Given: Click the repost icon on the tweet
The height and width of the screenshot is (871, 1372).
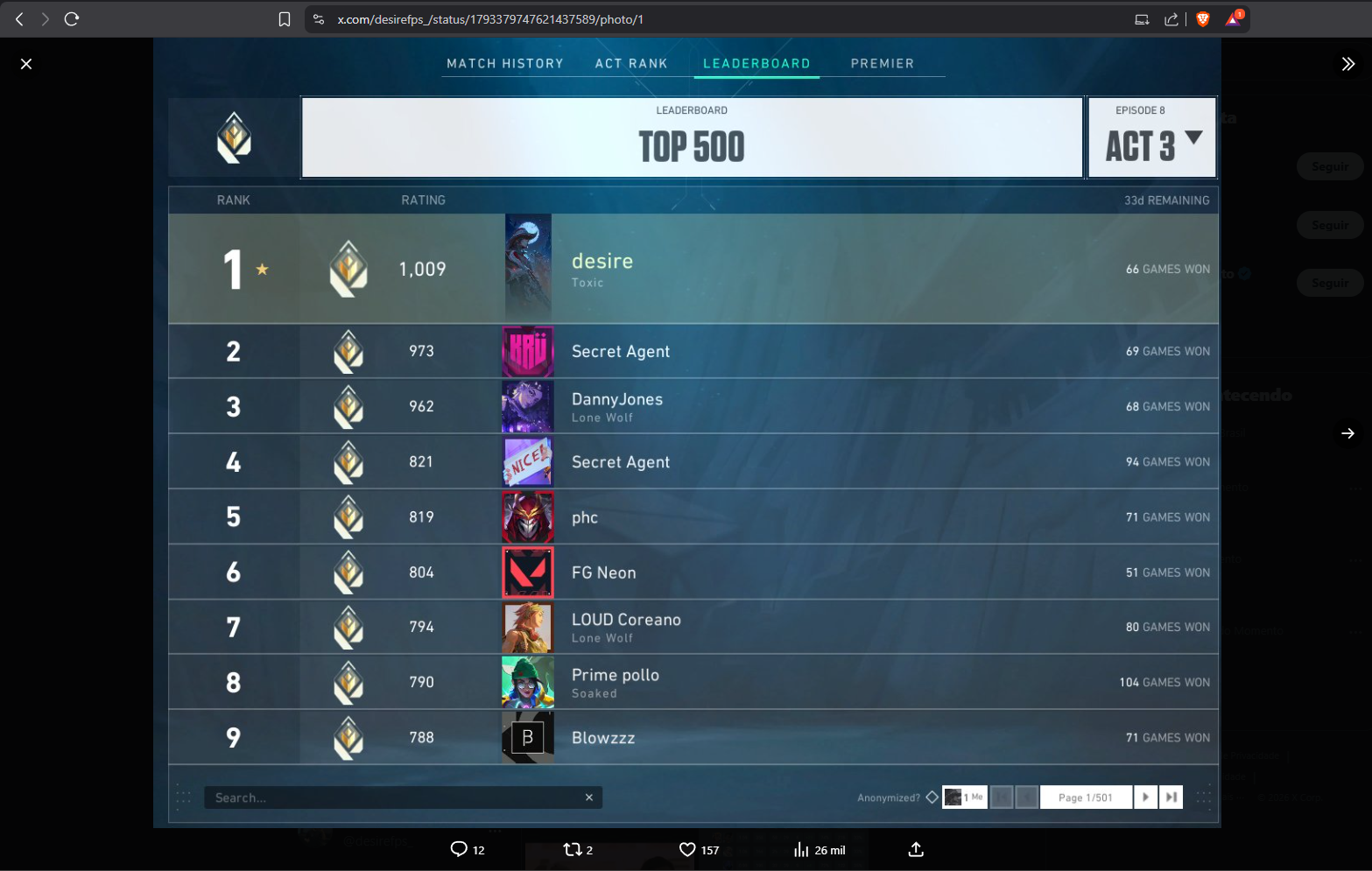Looking at the screenshot, I should (575, 849).
